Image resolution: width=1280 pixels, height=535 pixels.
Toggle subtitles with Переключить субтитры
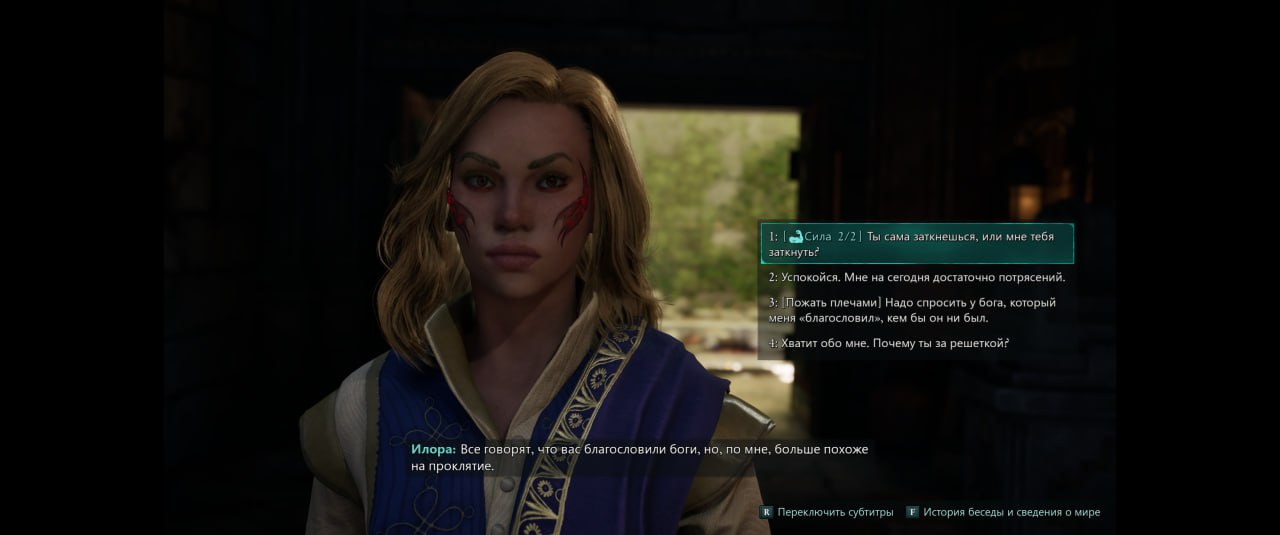click(x=828, y=512)
